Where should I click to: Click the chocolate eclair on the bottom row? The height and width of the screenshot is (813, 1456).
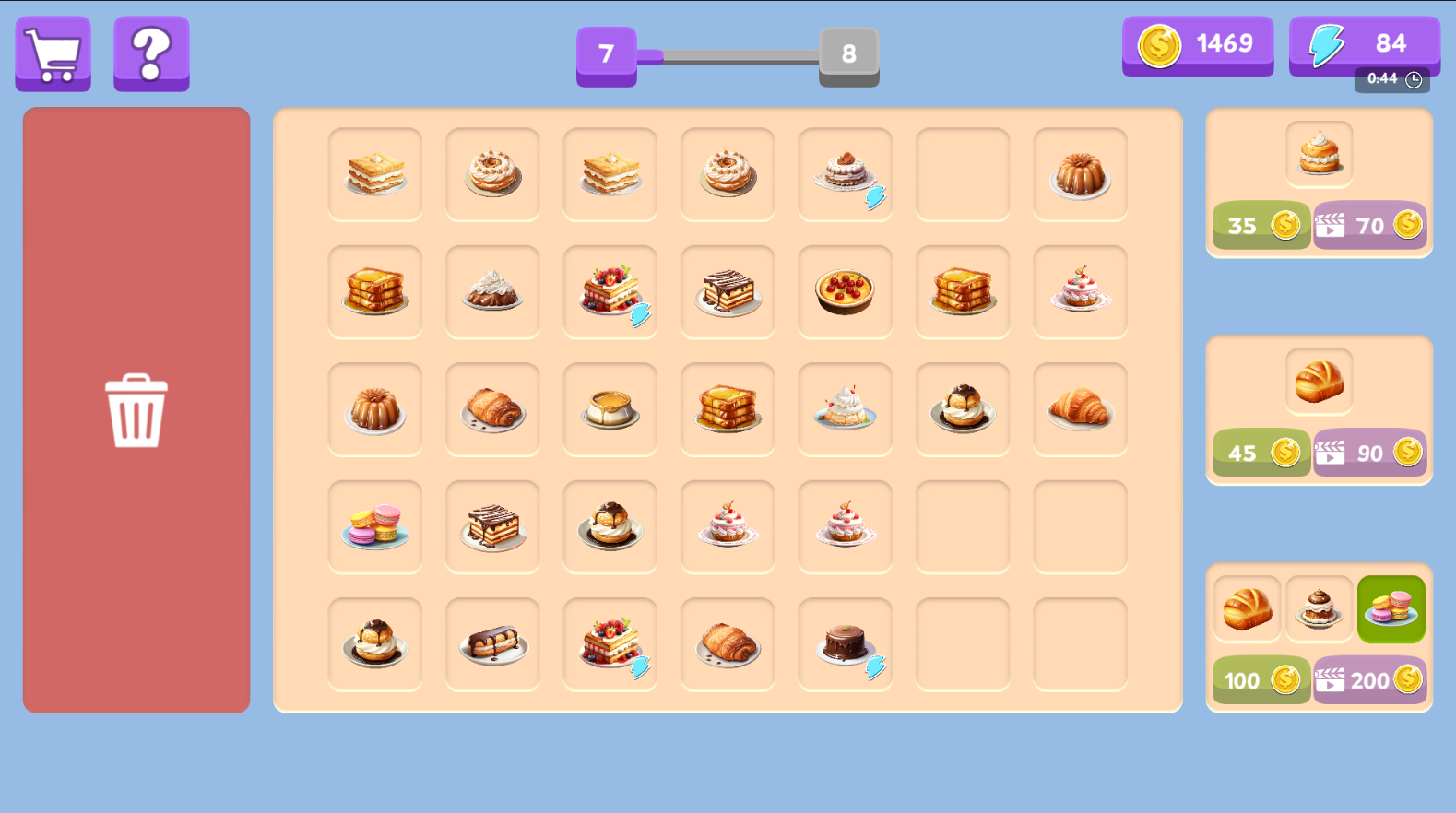click(x=492, y=643)
